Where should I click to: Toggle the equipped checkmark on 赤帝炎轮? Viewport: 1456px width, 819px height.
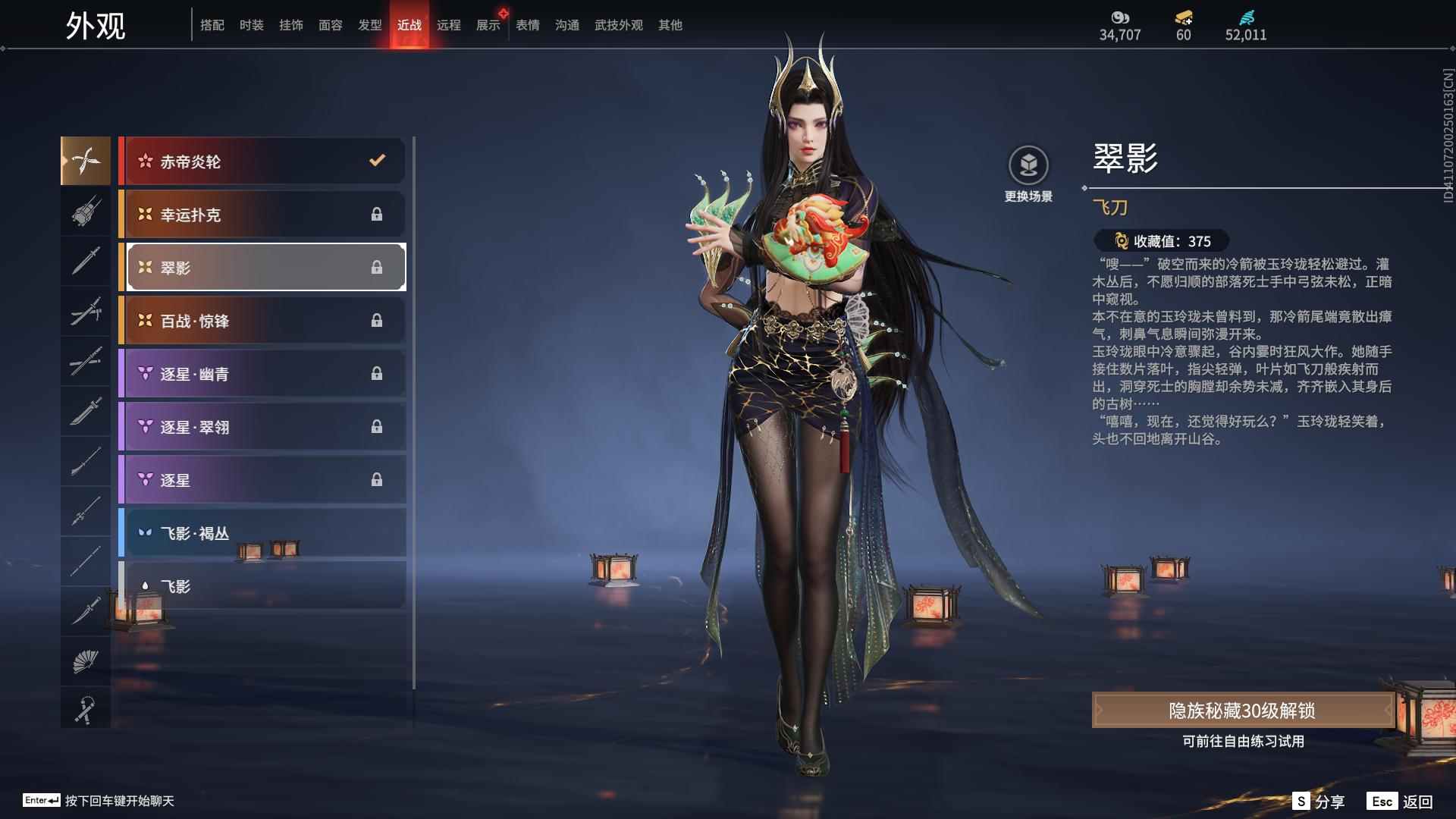coord(375,161)
